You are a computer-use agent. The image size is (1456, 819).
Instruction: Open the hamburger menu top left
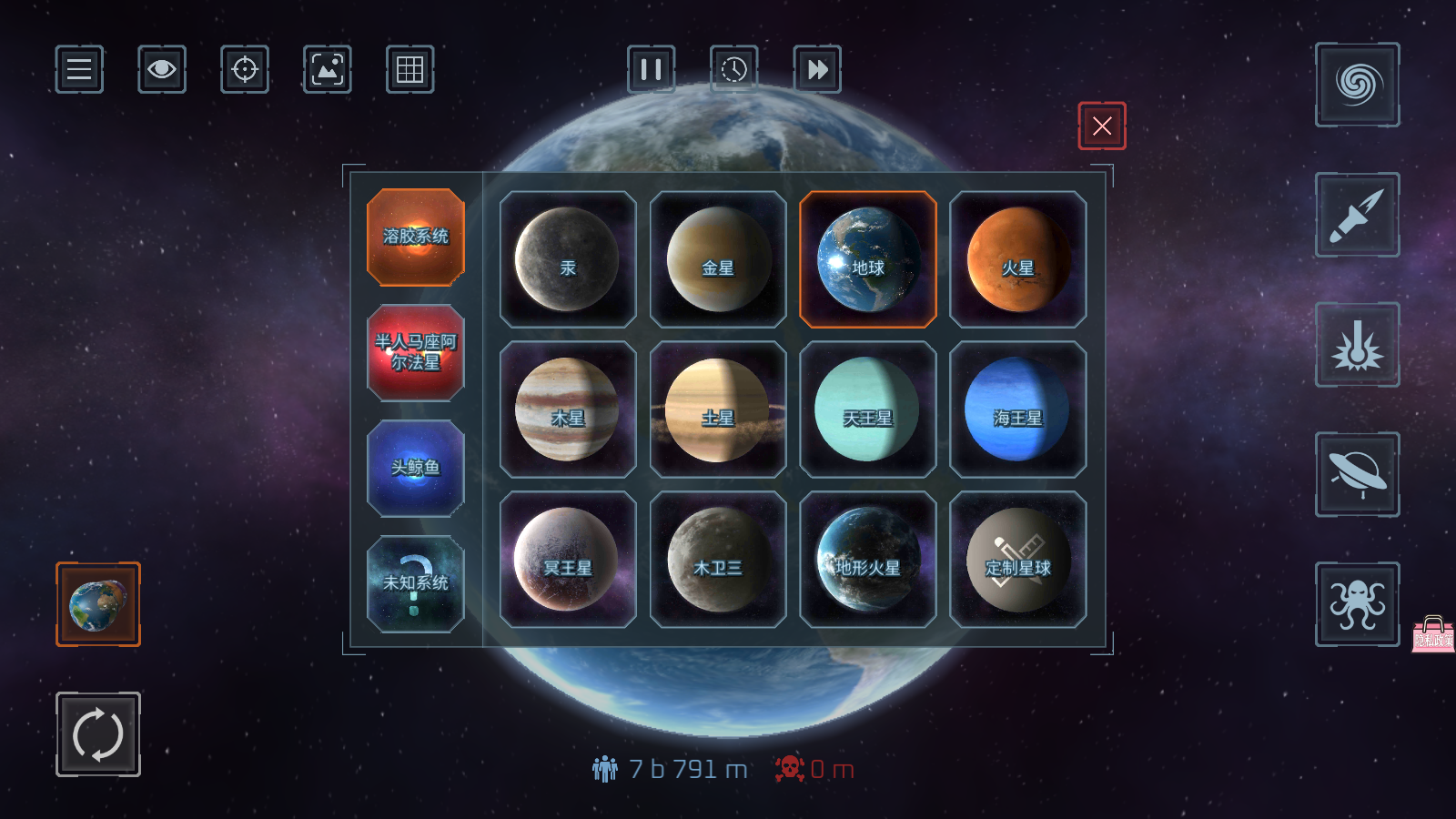pos(79,70)
